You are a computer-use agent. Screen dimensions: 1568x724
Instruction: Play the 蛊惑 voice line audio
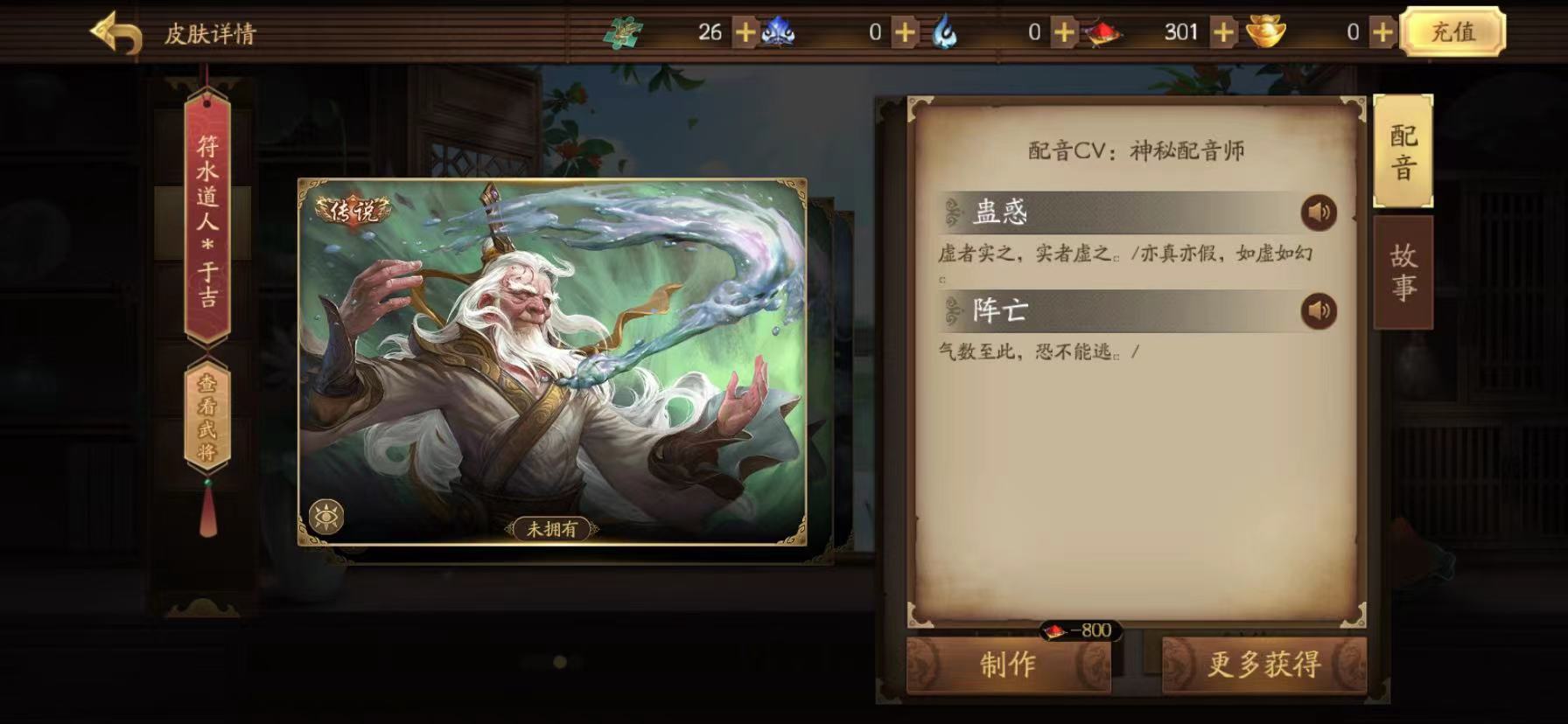click(x=1321, y=211)
